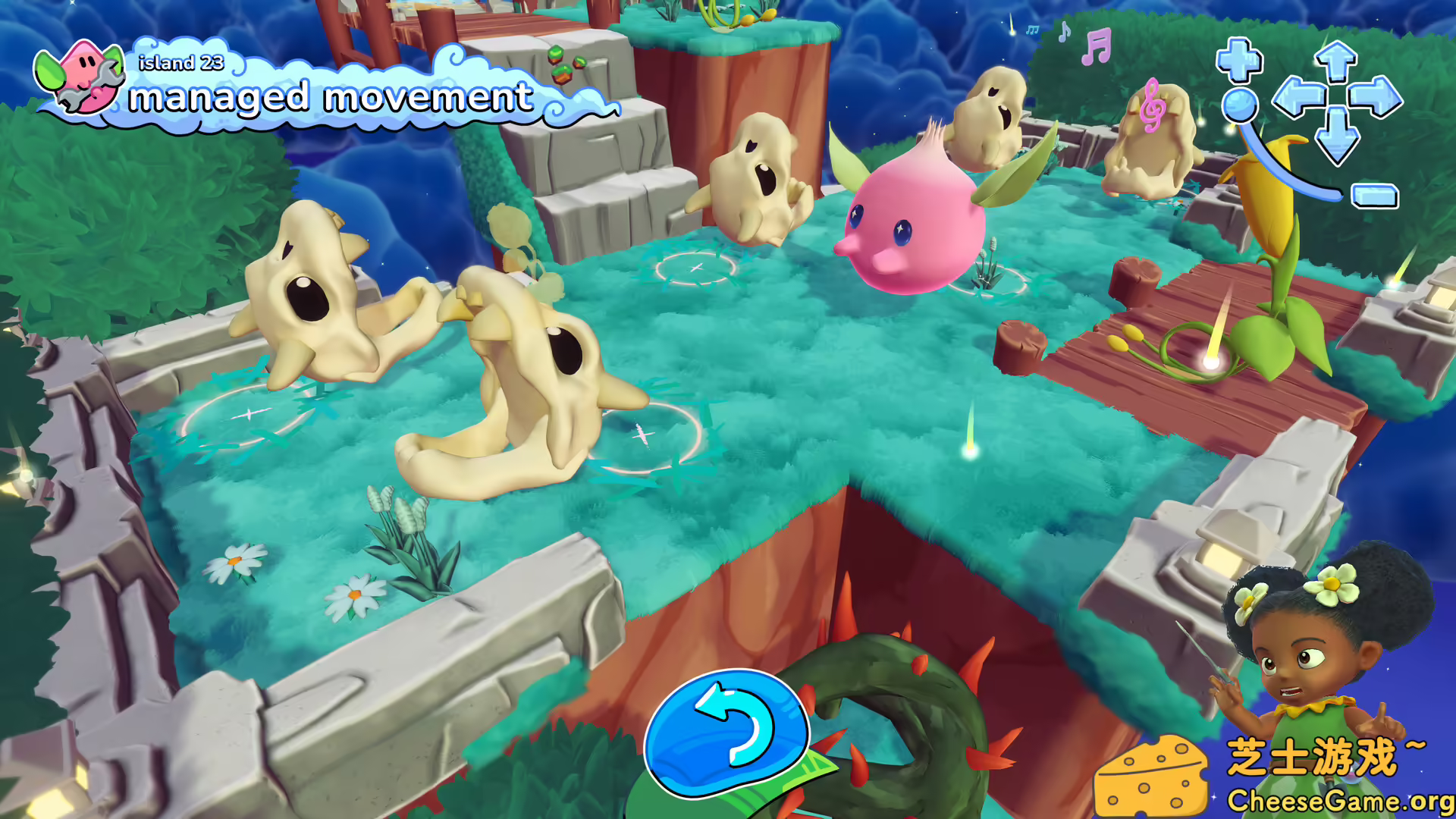Image resolution: width=1456 pixels, height=819 pixels.
Task: Click the camera left arrow
Action: (1298, 98)
